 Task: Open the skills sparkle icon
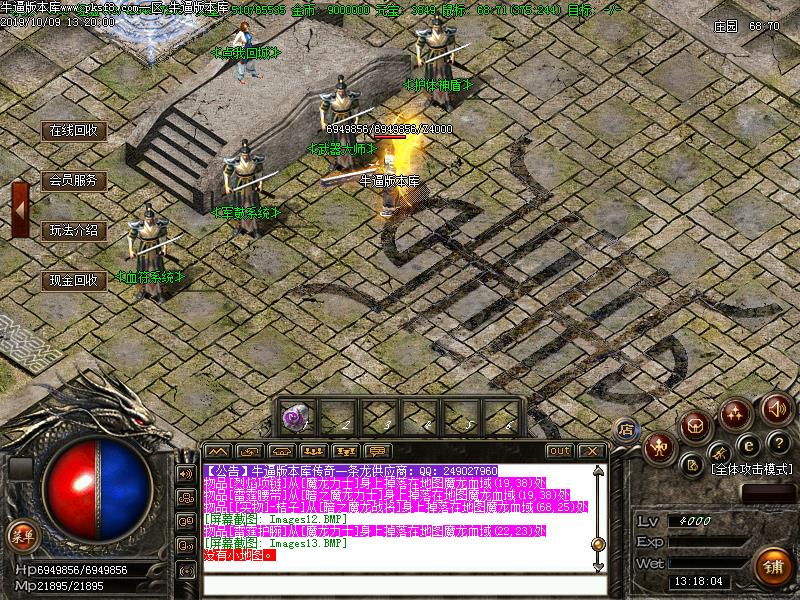click(737, 412)
